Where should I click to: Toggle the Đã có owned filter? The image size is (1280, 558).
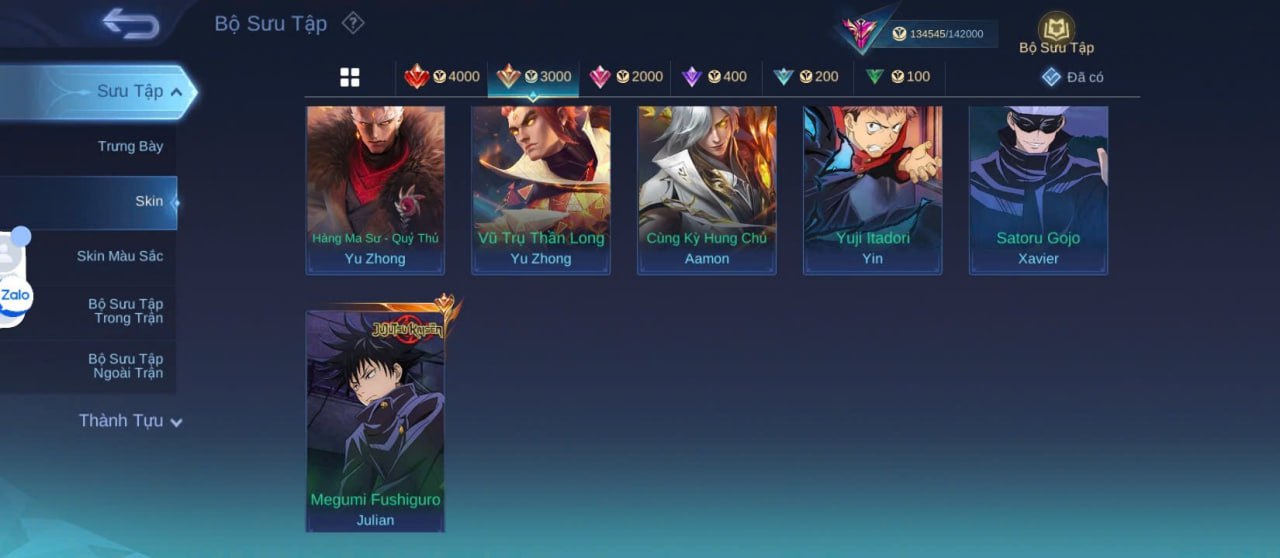click(1072, 77)
